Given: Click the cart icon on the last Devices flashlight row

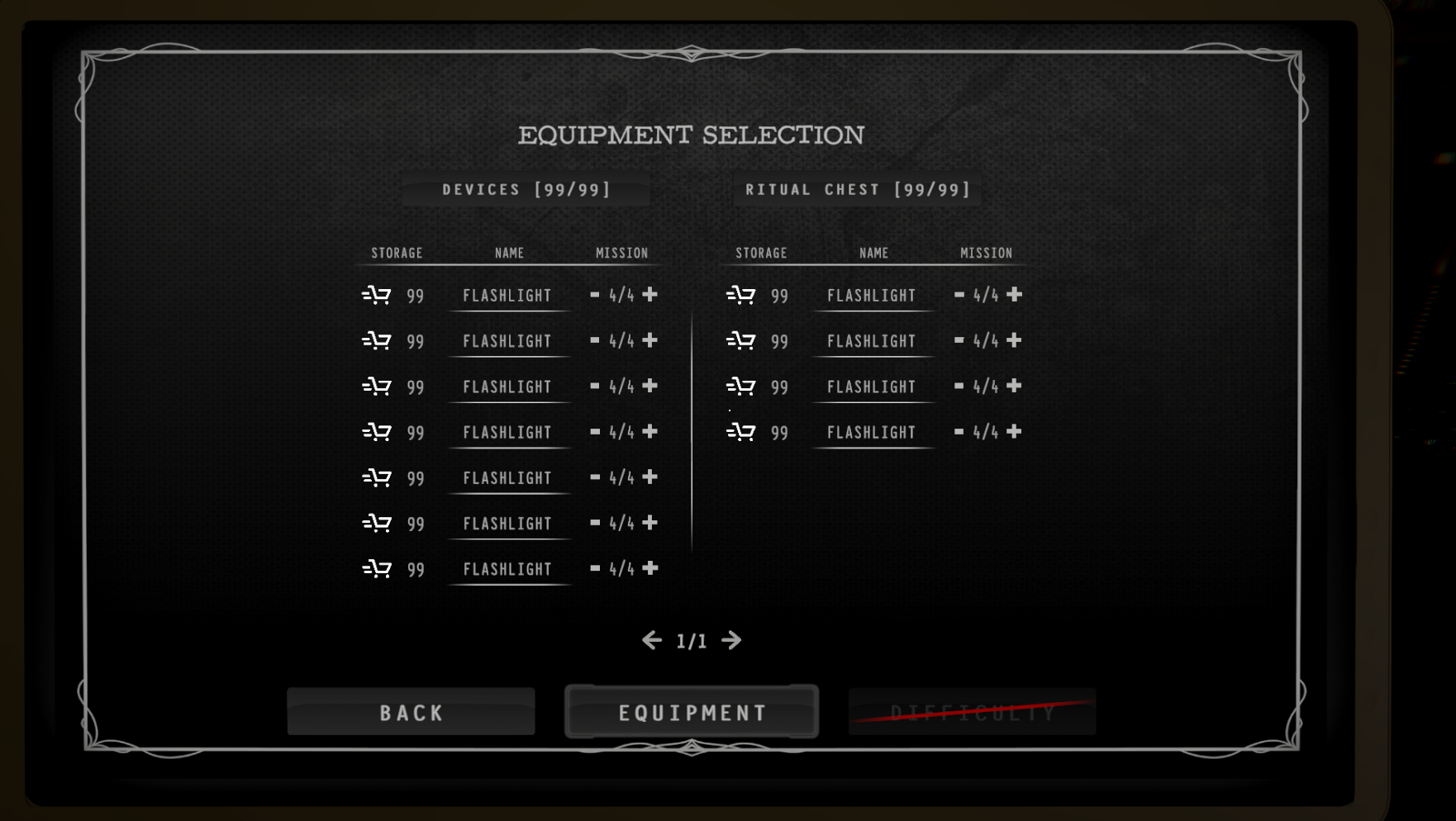Looking at the screenshot, I should [x=378, y=568].
